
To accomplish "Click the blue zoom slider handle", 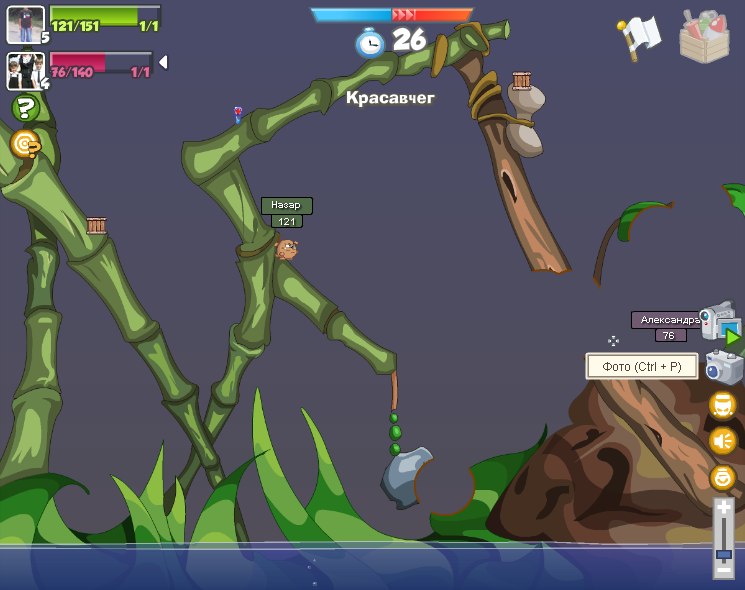I will (724, 553).
